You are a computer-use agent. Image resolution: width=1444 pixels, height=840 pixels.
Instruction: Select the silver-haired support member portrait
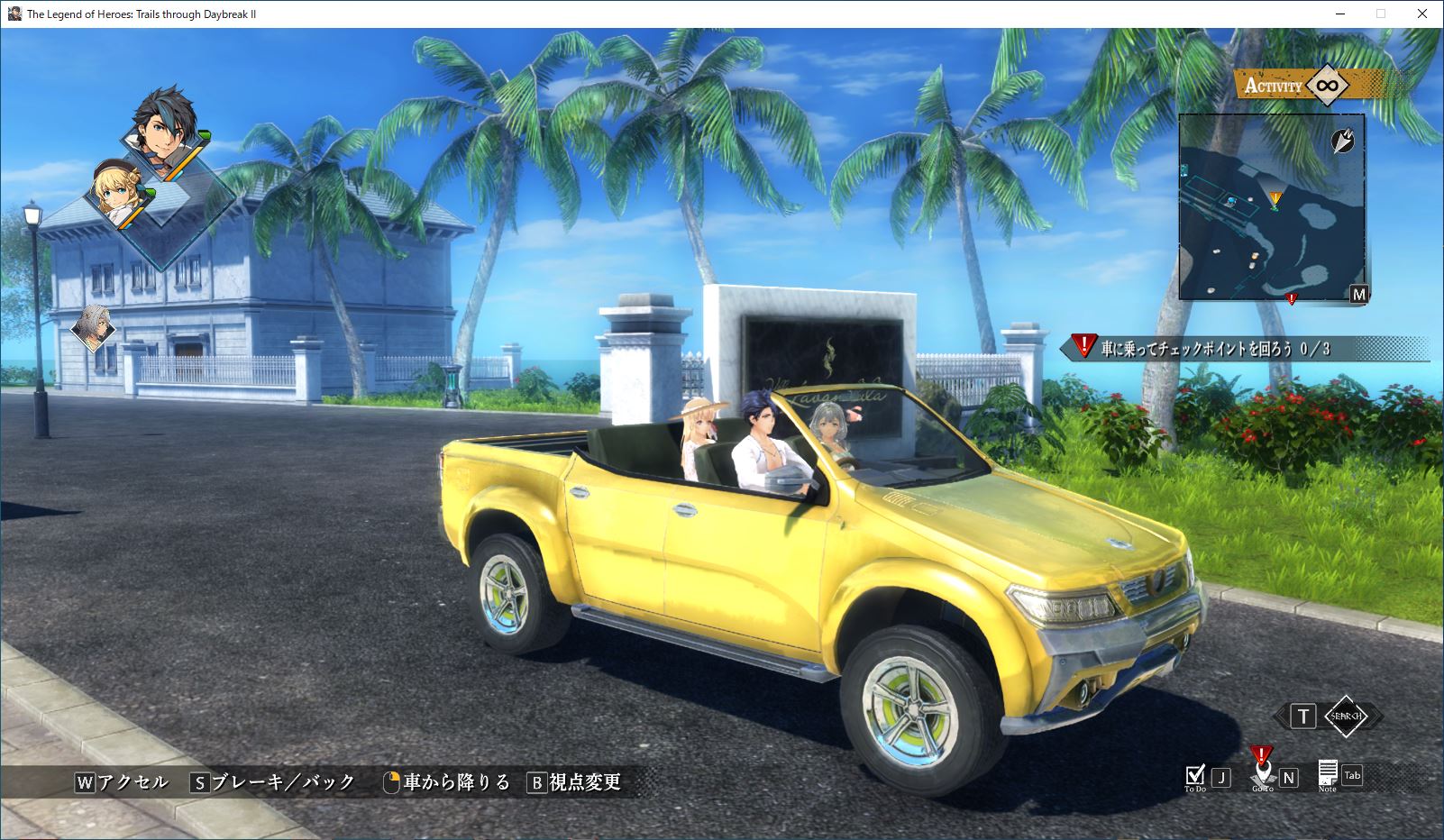[93, 327]
